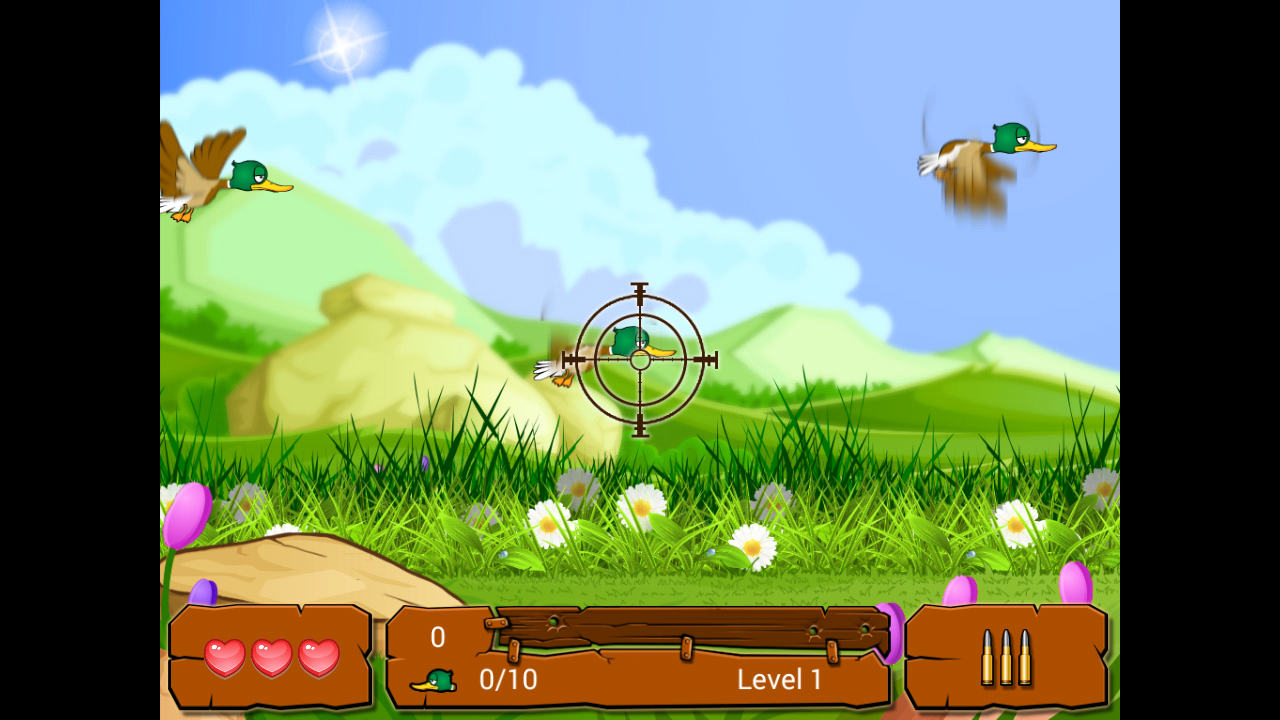Click the rightmost bullet hole in the wooden log
The width and height of the screenshot is (1280, 720).
click(x=864, y=628)
